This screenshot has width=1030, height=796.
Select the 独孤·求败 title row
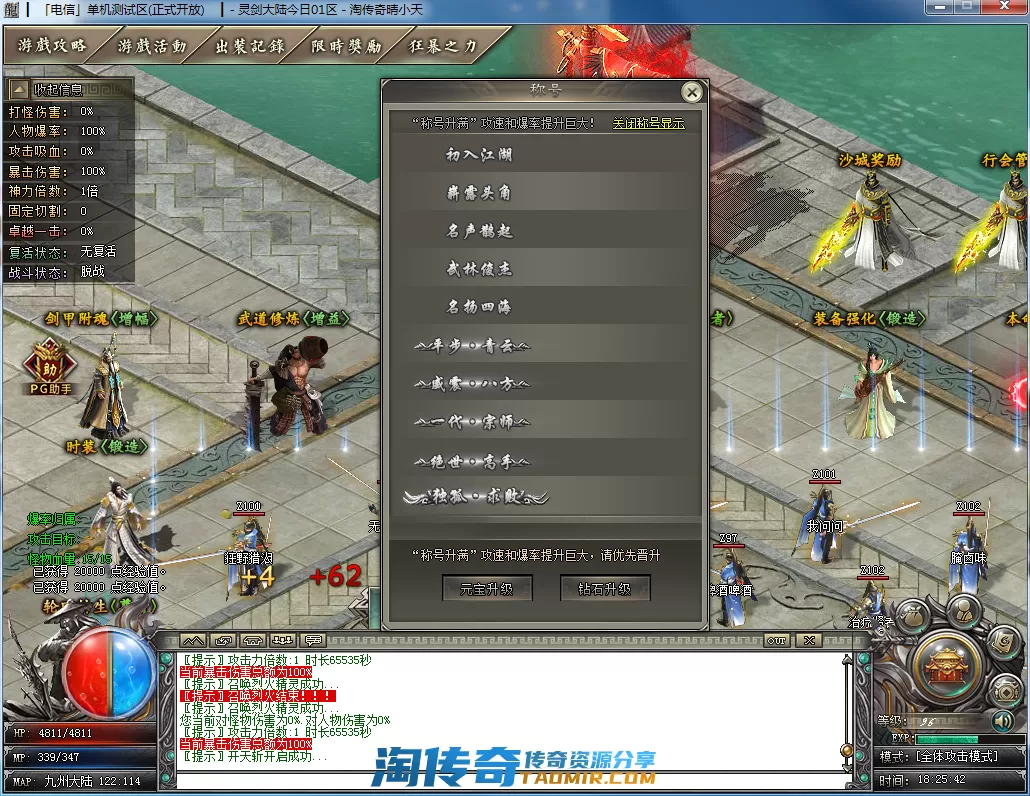[474, 496]
